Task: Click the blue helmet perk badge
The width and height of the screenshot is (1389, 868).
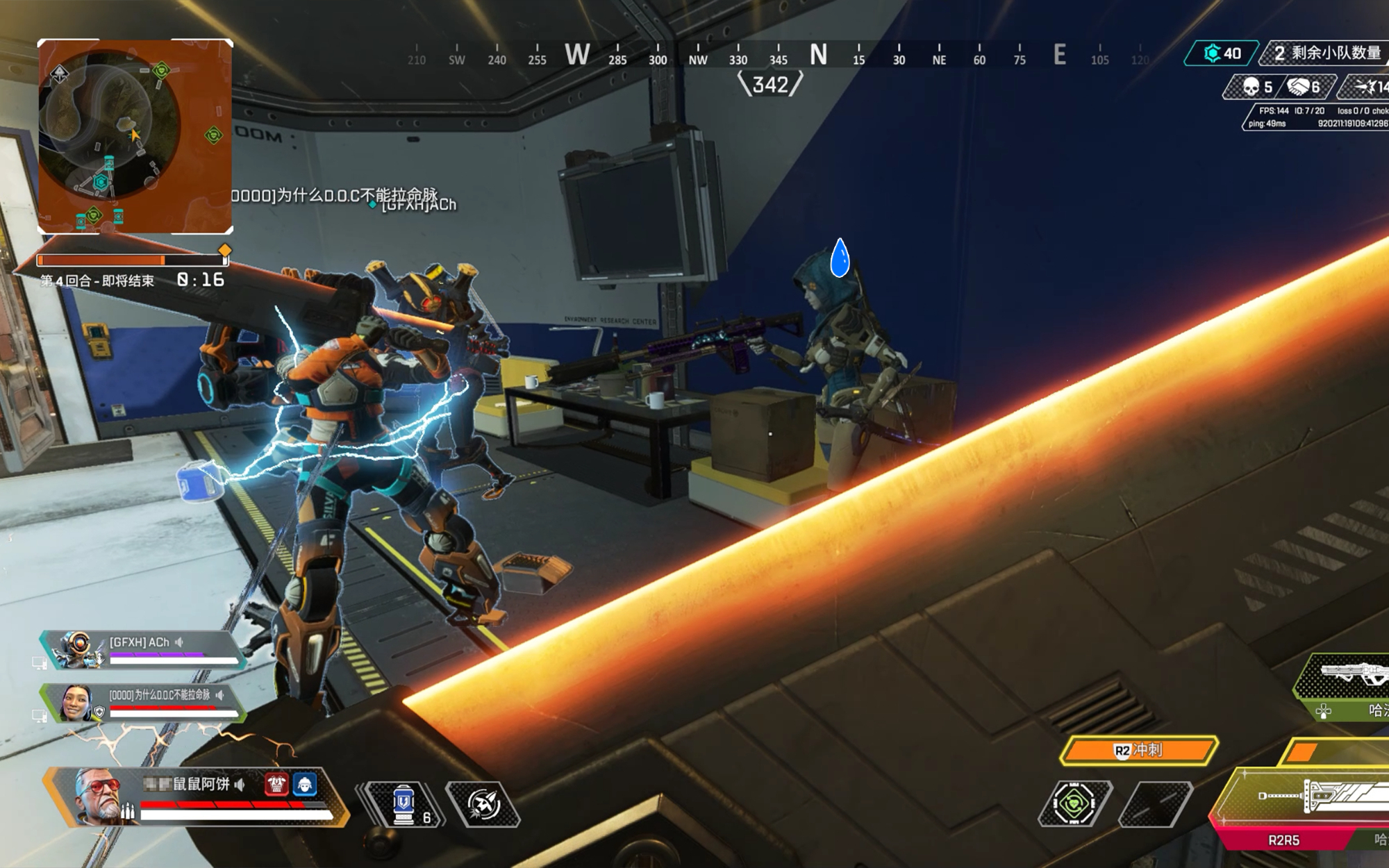Action: tap(305, 784)
